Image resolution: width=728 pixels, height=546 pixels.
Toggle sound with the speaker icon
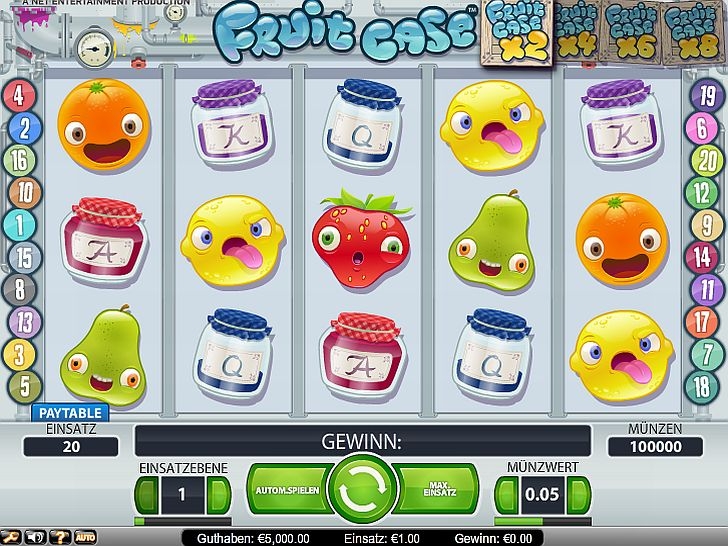point(34,538)
